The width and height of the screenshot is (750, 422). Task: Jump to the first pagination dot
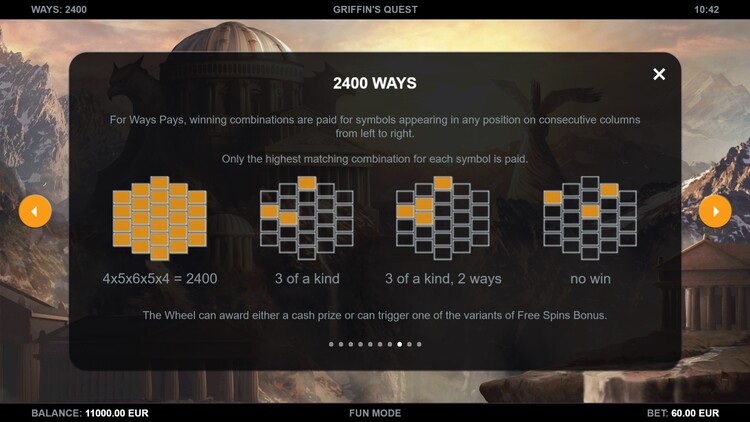tap(331, 344)
